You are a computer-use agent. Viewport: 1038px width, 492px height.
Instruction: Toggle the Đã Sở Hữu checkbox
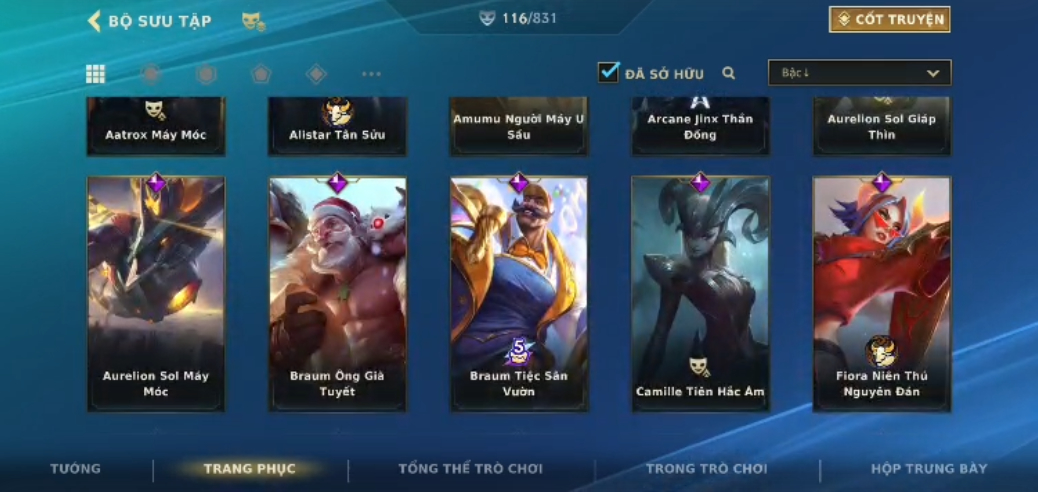pos(608,73)
